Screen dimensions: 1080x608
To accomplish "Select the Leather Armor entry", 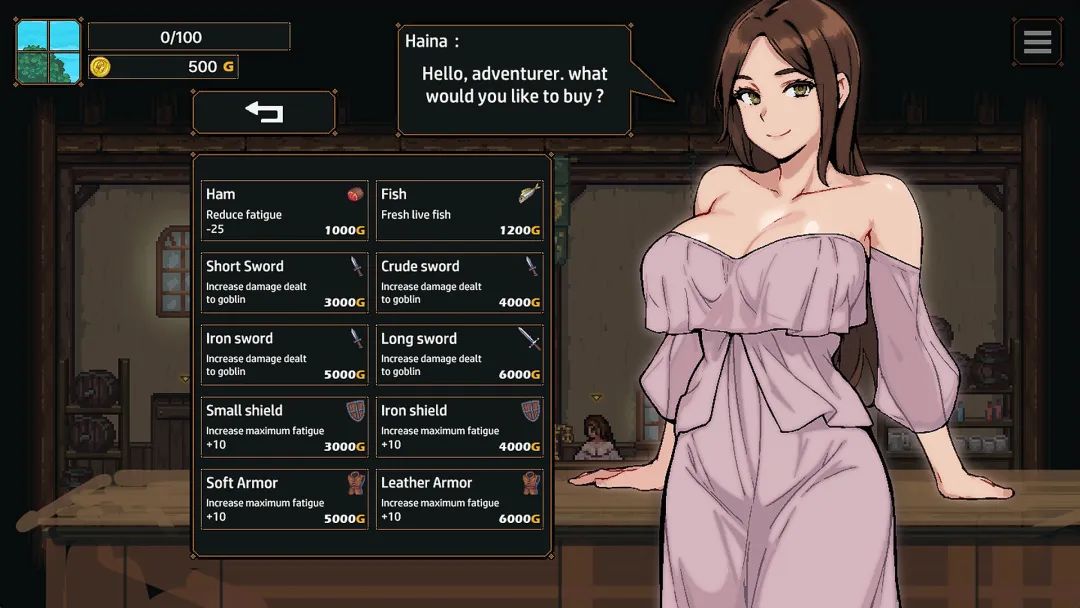I will pos(460,499).
